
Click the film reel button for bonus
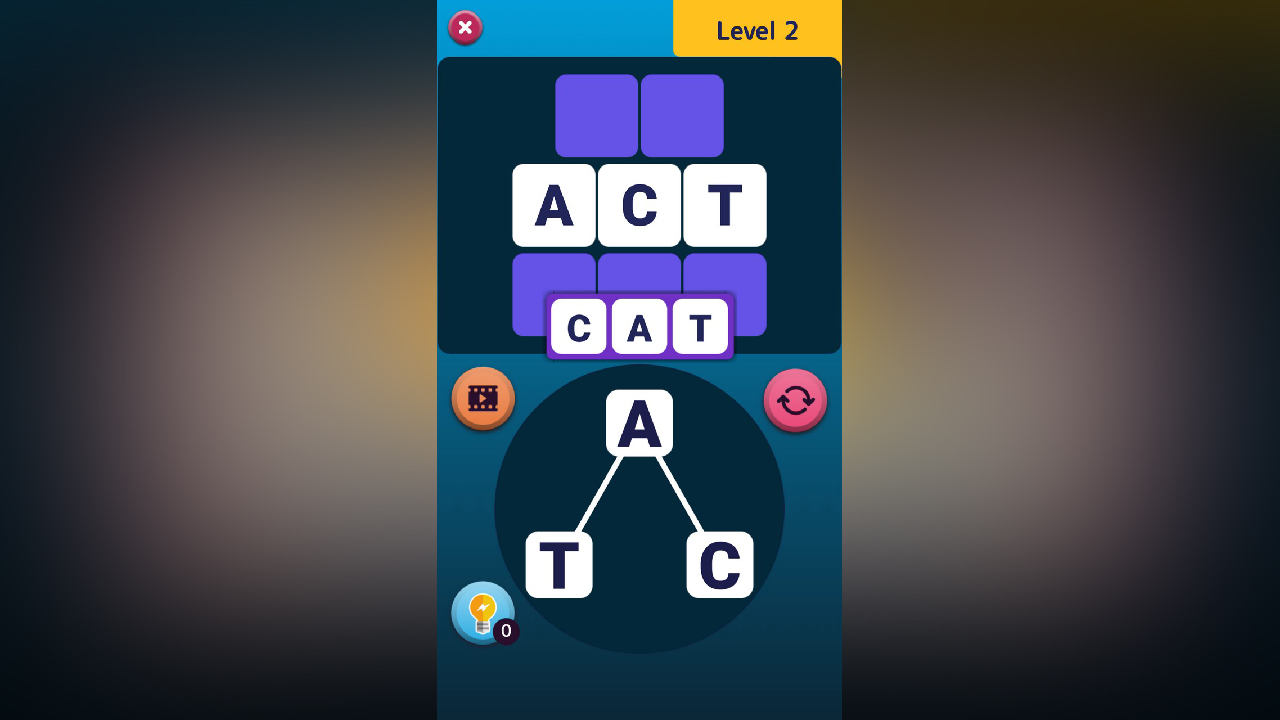pyautogui.click(x=483, y=398)
